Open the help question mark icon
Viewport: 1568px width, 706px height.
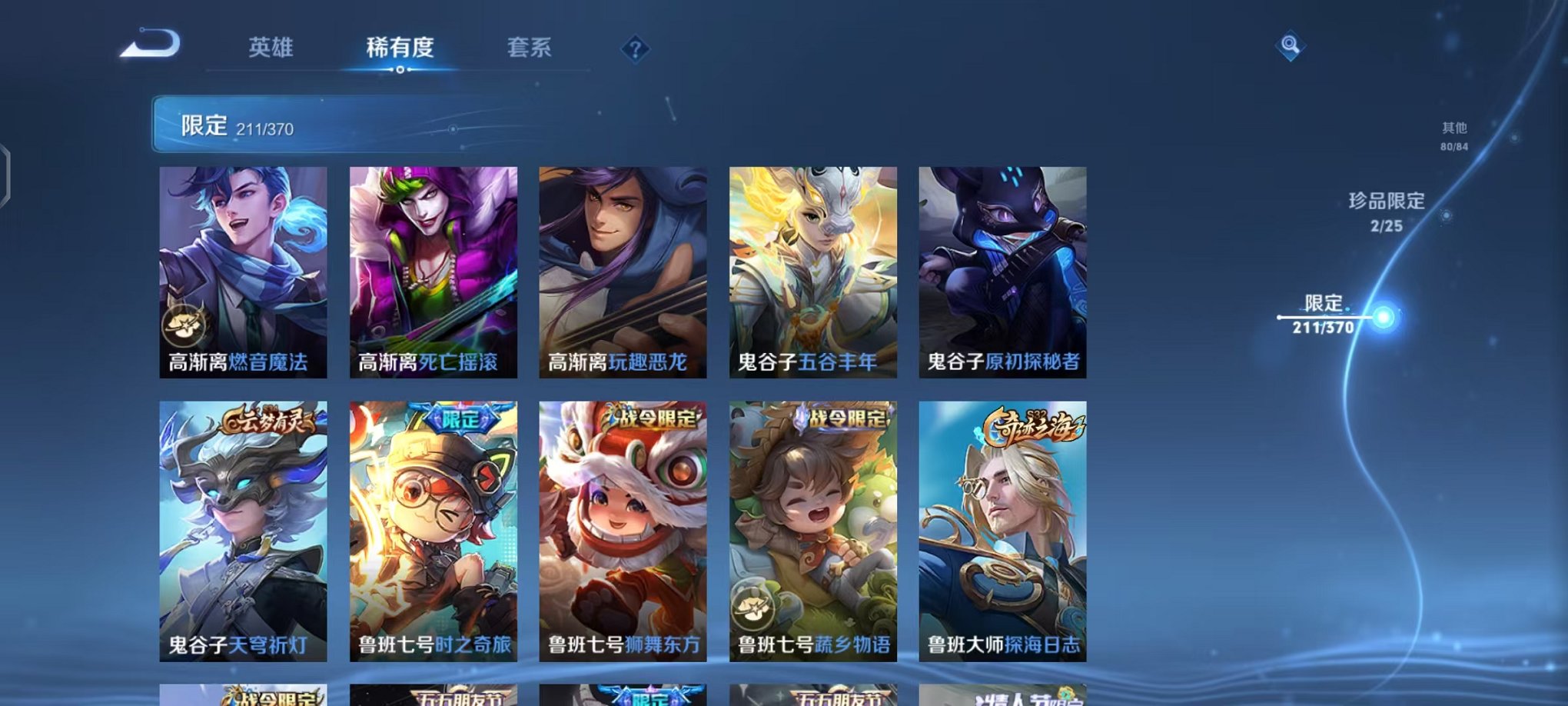635,50
